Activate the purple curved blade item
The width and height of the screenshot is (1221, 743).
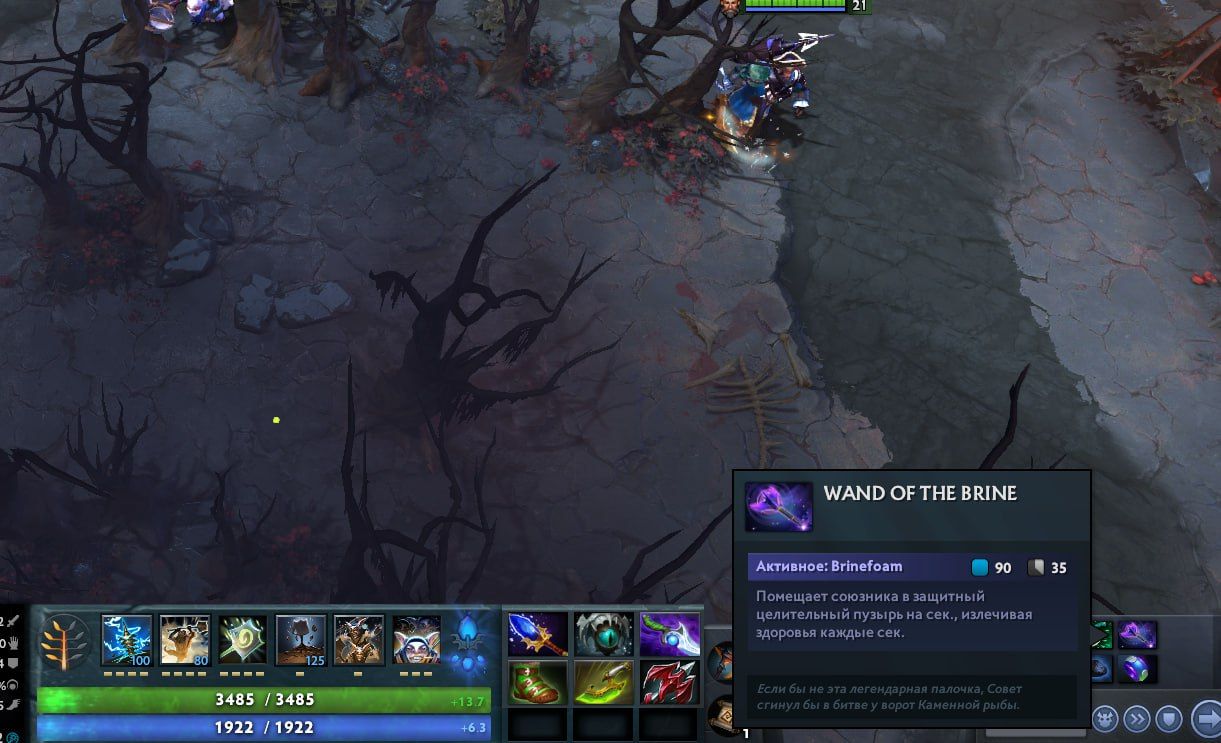[x=670, y=633]
